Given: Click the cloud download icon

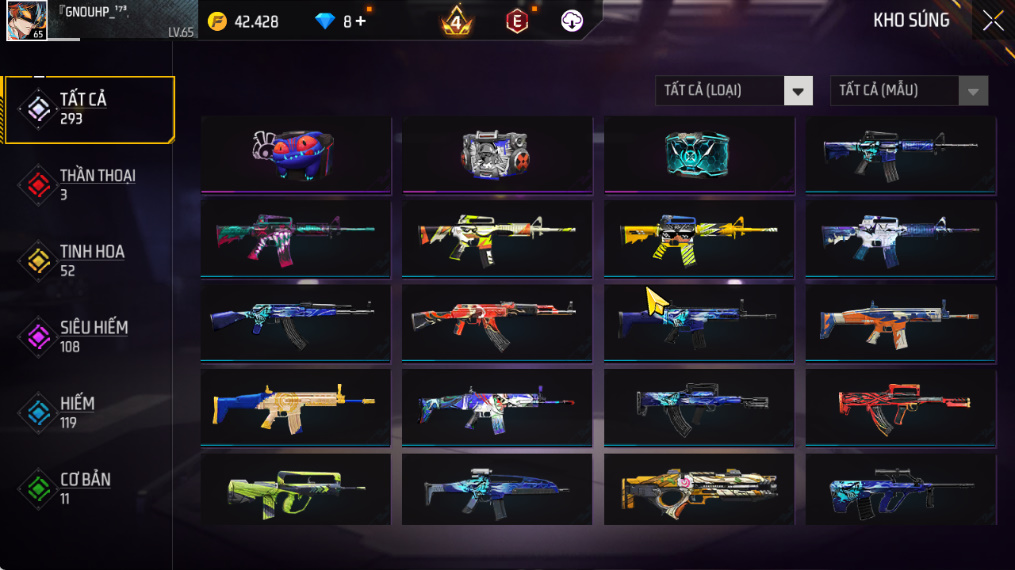Looking at the screenshot, I should [572, 21].
